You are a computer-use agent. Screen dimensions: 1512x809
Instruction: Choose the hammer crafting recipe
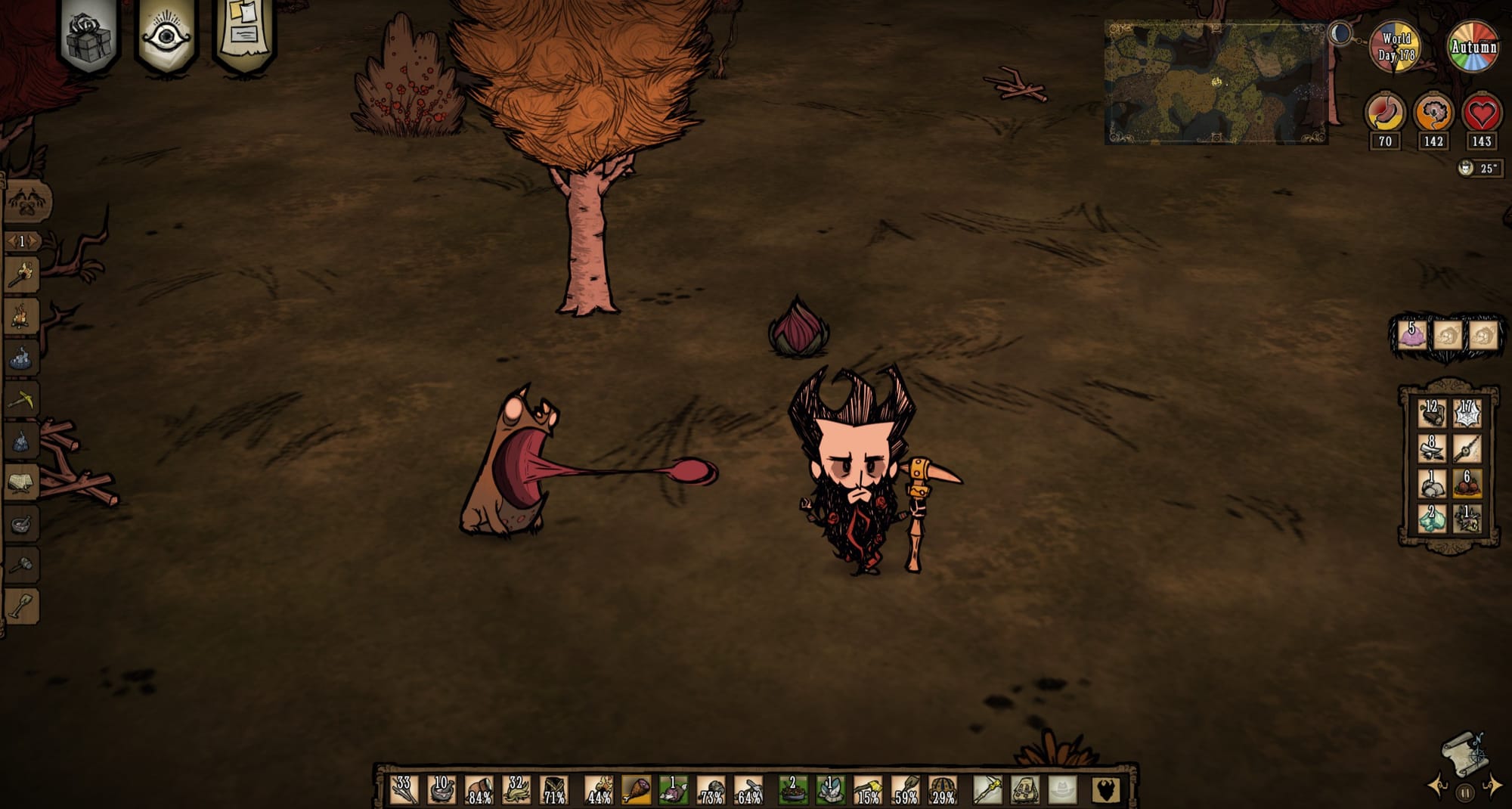[x=22, y=565]
